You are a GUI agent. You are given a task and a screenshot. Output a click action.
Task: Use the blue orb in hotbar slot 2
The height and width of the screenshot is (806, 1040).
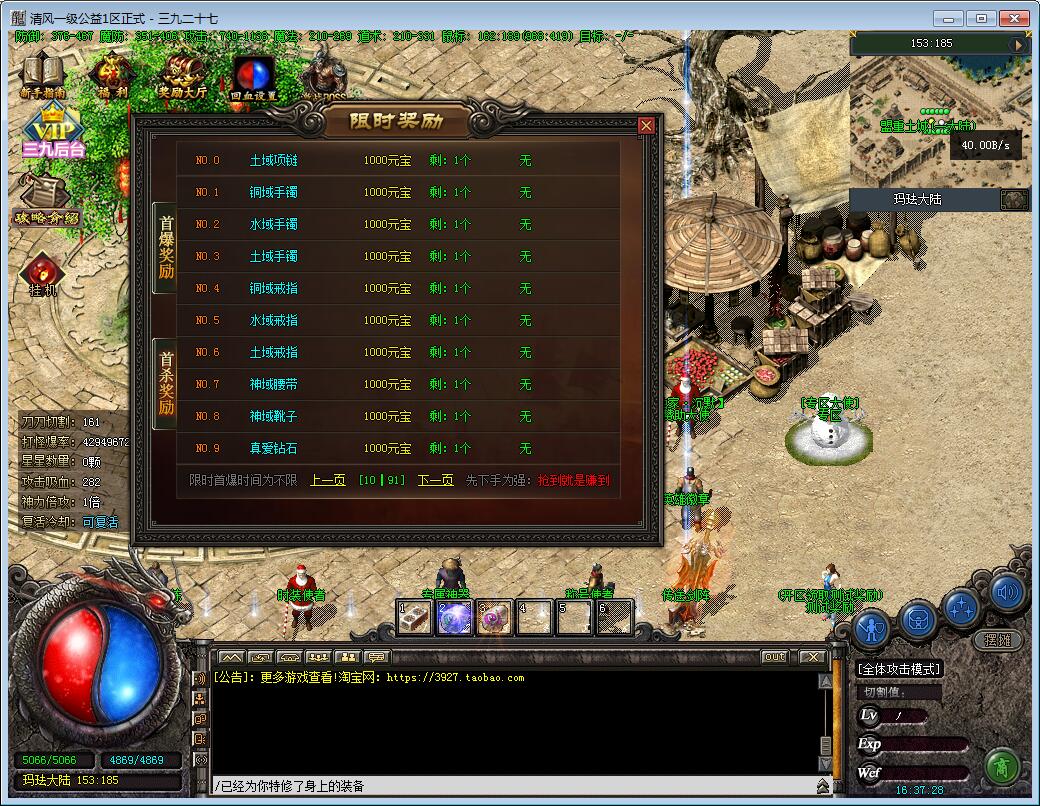click(454, 617)
